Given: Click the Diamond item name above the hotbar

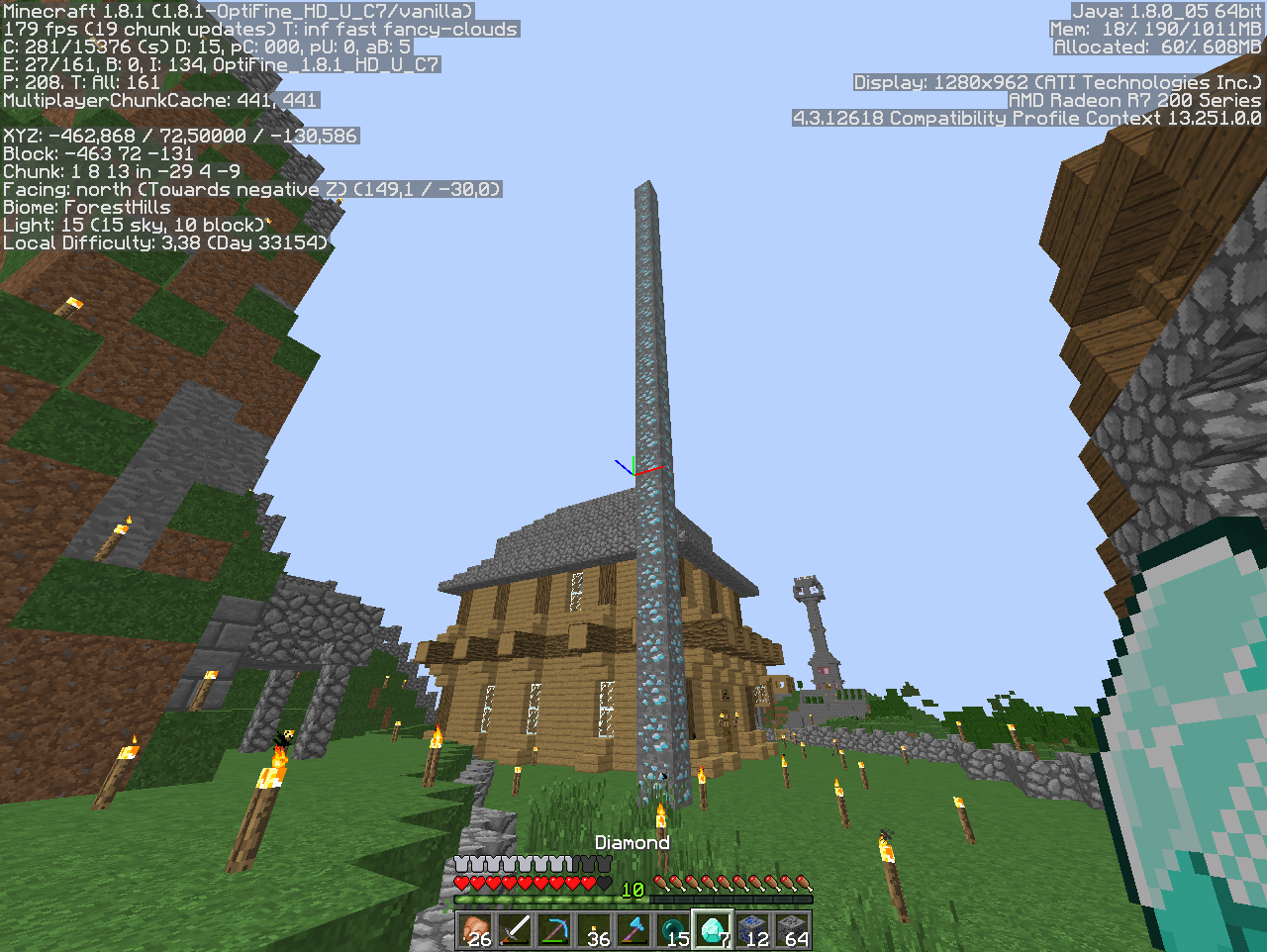Looking at the screenshot, I should coord(633,842).
